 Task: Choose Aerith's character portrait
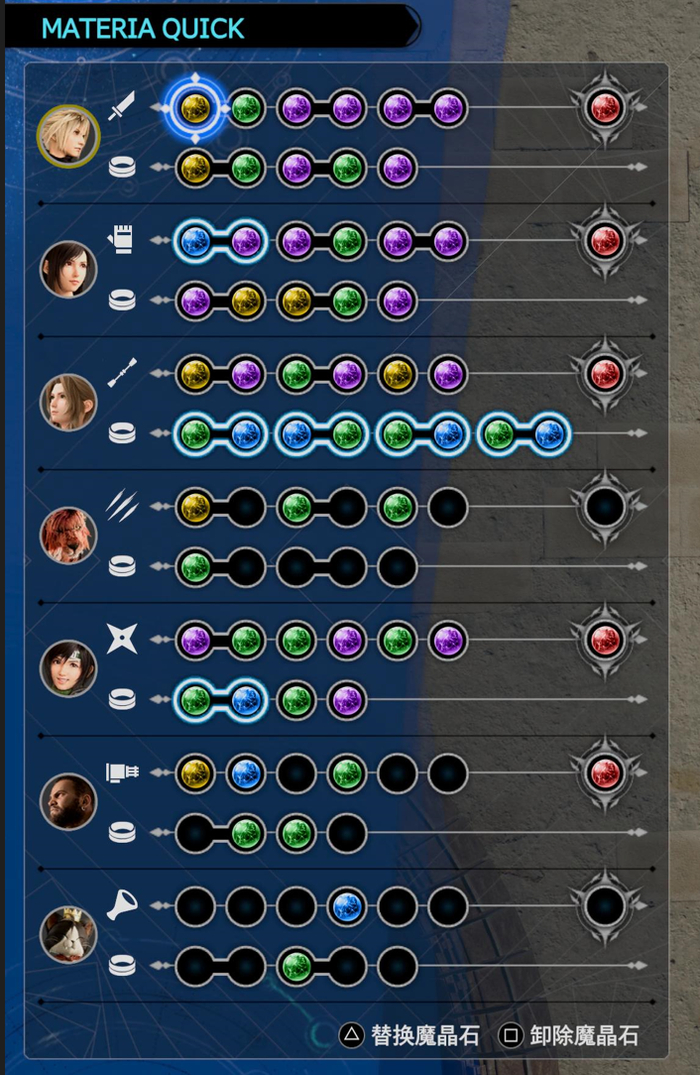68,402
